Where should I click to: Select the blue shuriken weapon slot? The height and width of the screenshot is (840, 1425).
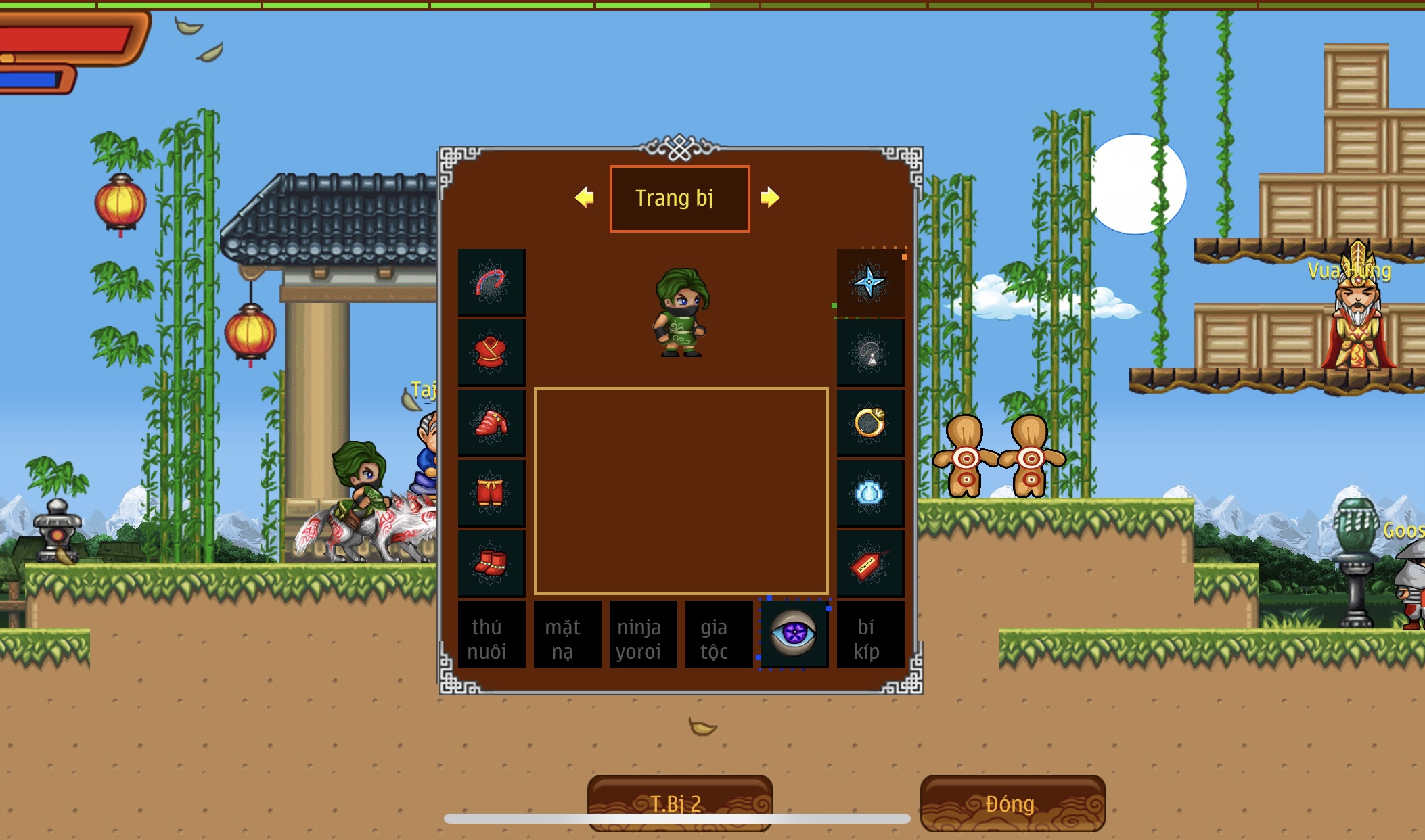pos(870,283)
